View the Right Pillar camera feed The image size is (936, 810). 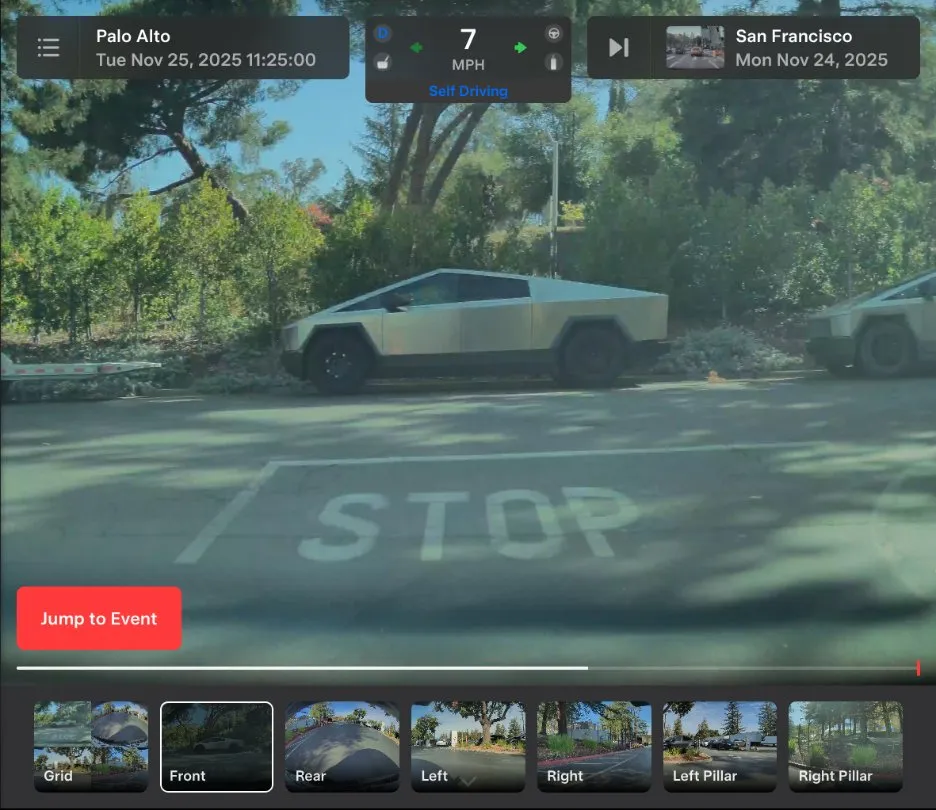pos(845,746)
